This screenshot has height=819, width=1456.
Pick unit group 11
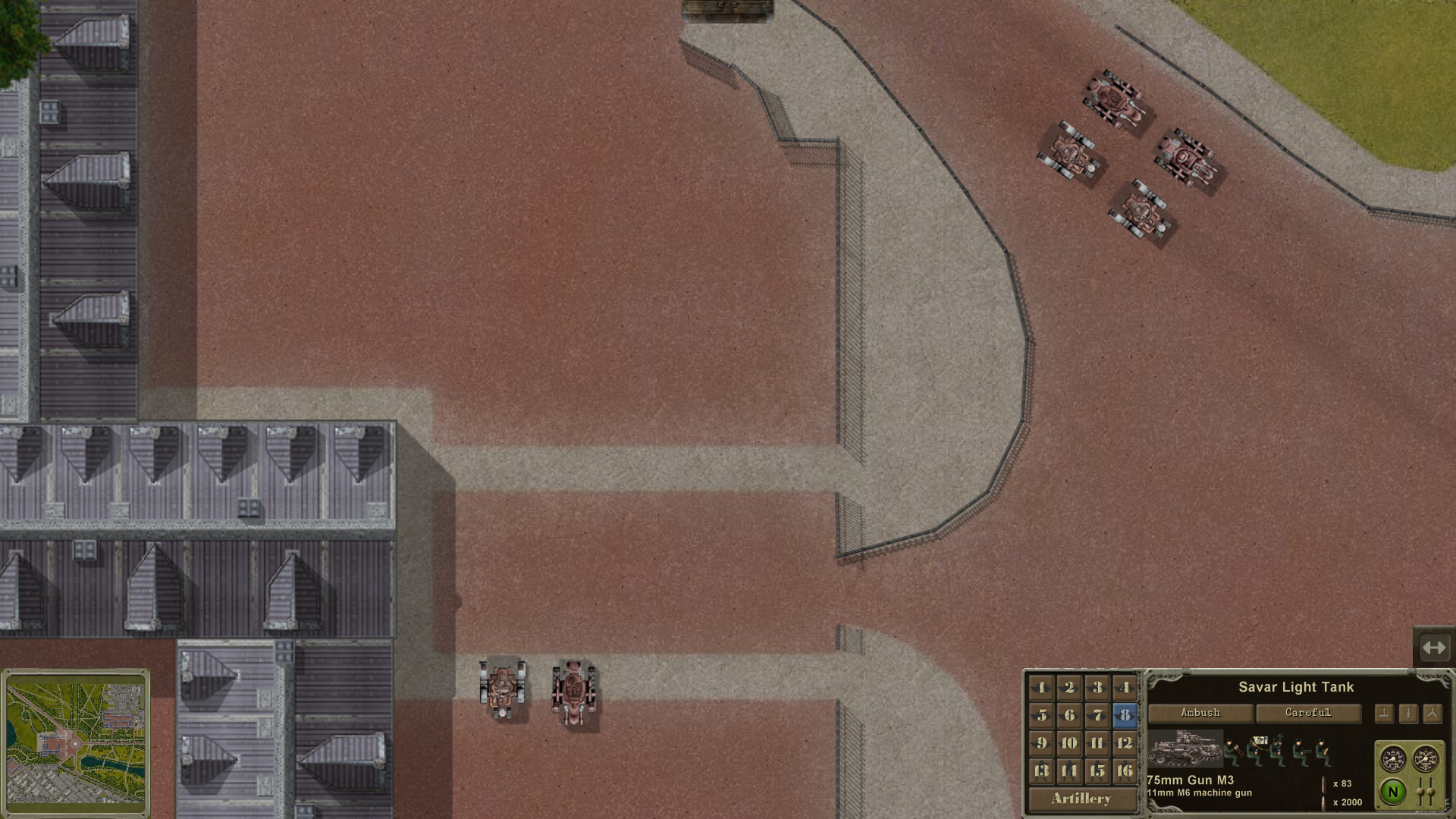tap(1097, 743)
